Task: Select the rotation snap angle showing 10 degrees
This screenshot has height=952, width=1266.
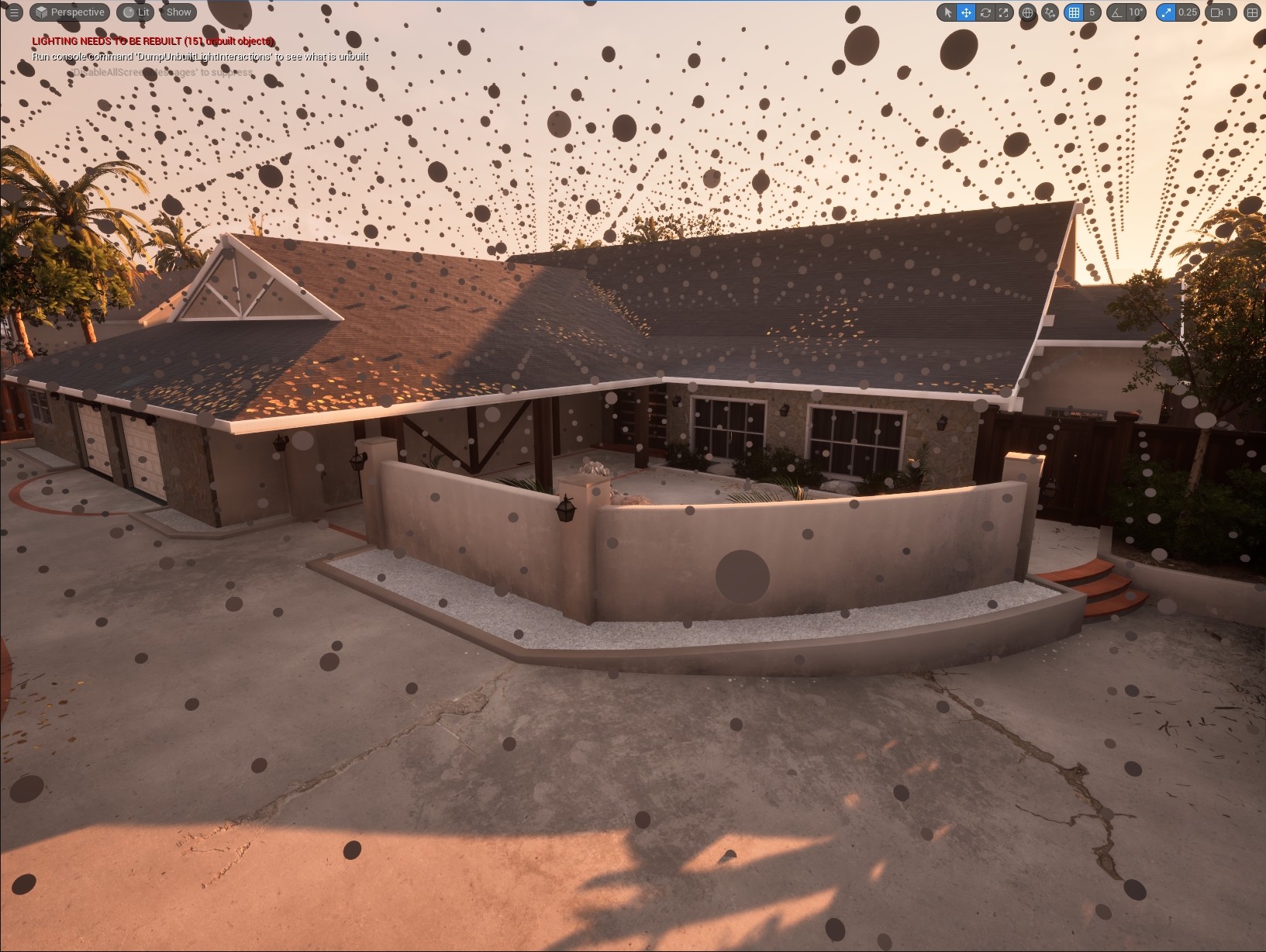Action: tap(1135, 12)
